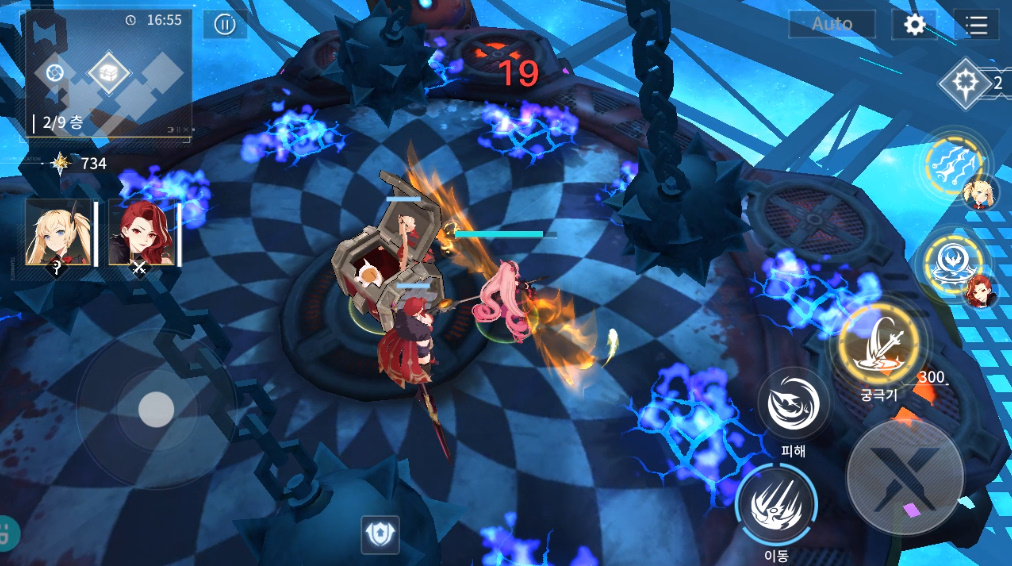Click the shield icon at bottom center
The image size is (1012, 566).
pos(380,535)
